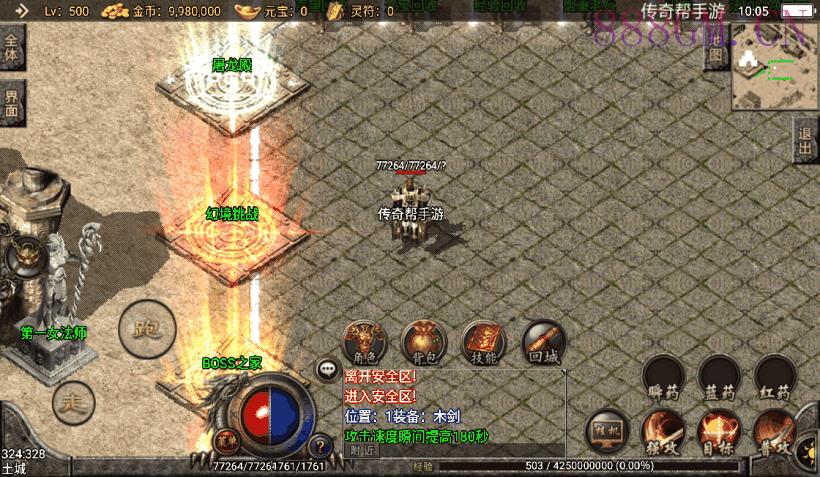Switch to 走 walk mode
Image resolution: width=820 pixels, height=477 pixels.
(x=72, y=401)
